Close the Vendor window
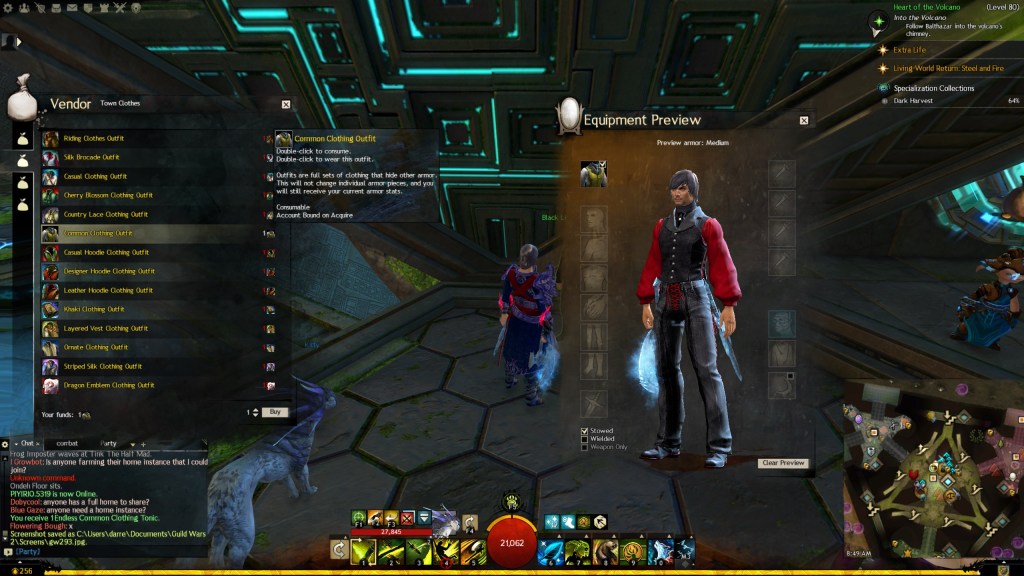The image size is (1024, 576). pyautogui.click(x=286, y=103)
